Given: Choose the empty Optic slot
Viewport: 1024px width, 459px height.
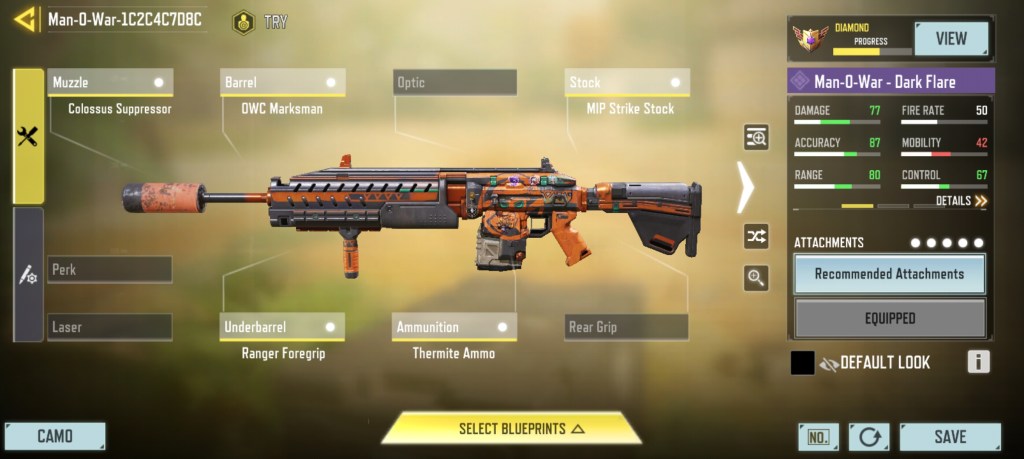Looking at the screenshot, I should tap(455, 82).
